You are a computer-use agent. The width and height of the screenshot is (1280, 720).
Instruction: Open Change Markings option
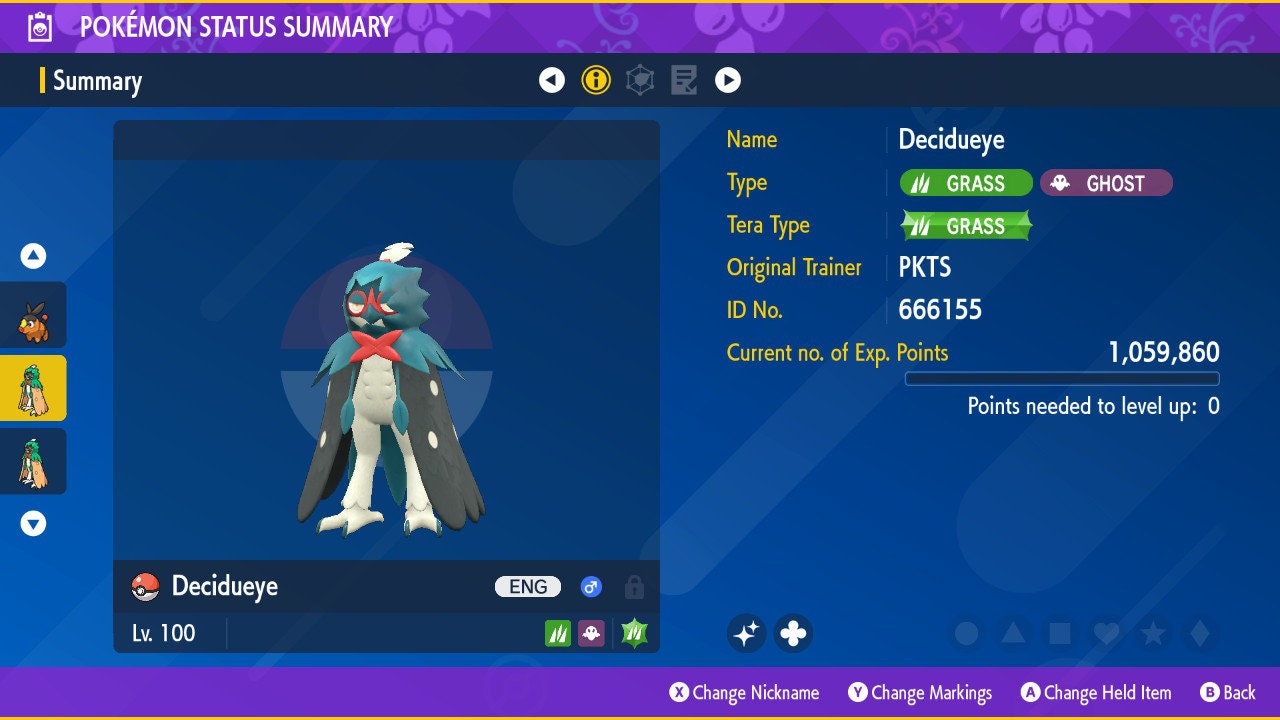pos(920,693)
